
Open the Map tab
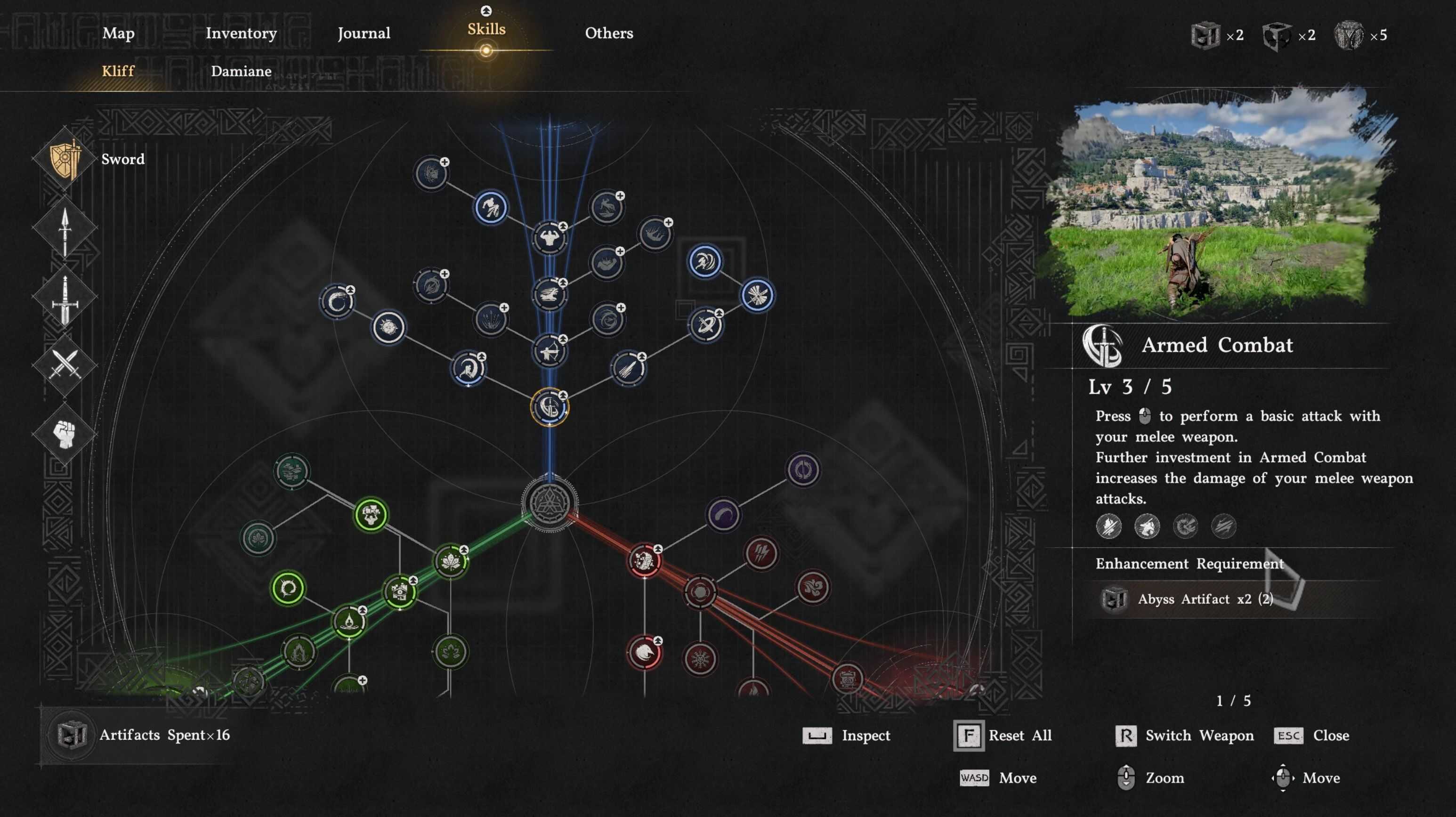(x=118, y=33)
